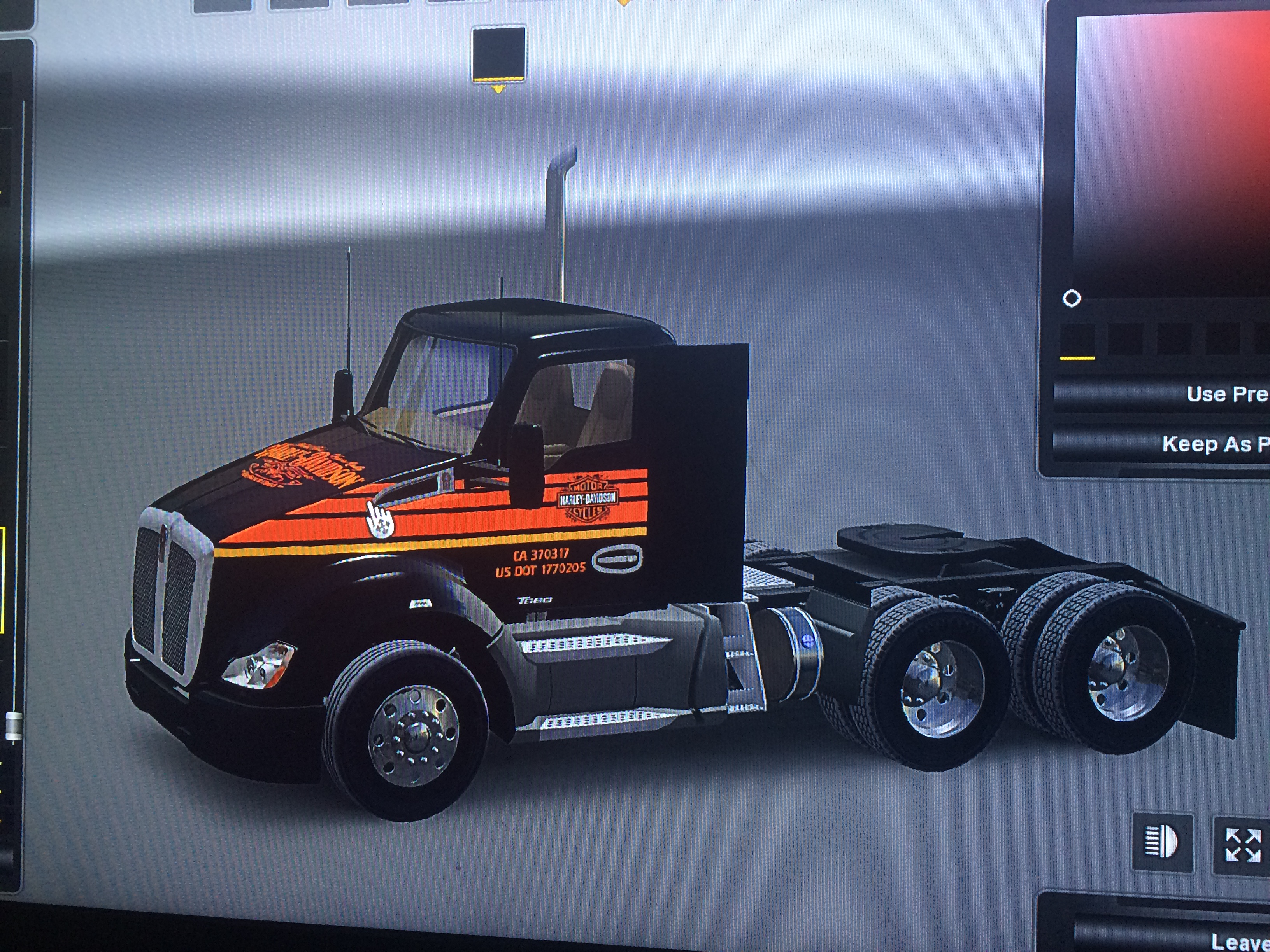Activate the fullscreen expand arrows icon
Screen dimensions: 1270x952
pyautogui.click(x=1242, y=845)
